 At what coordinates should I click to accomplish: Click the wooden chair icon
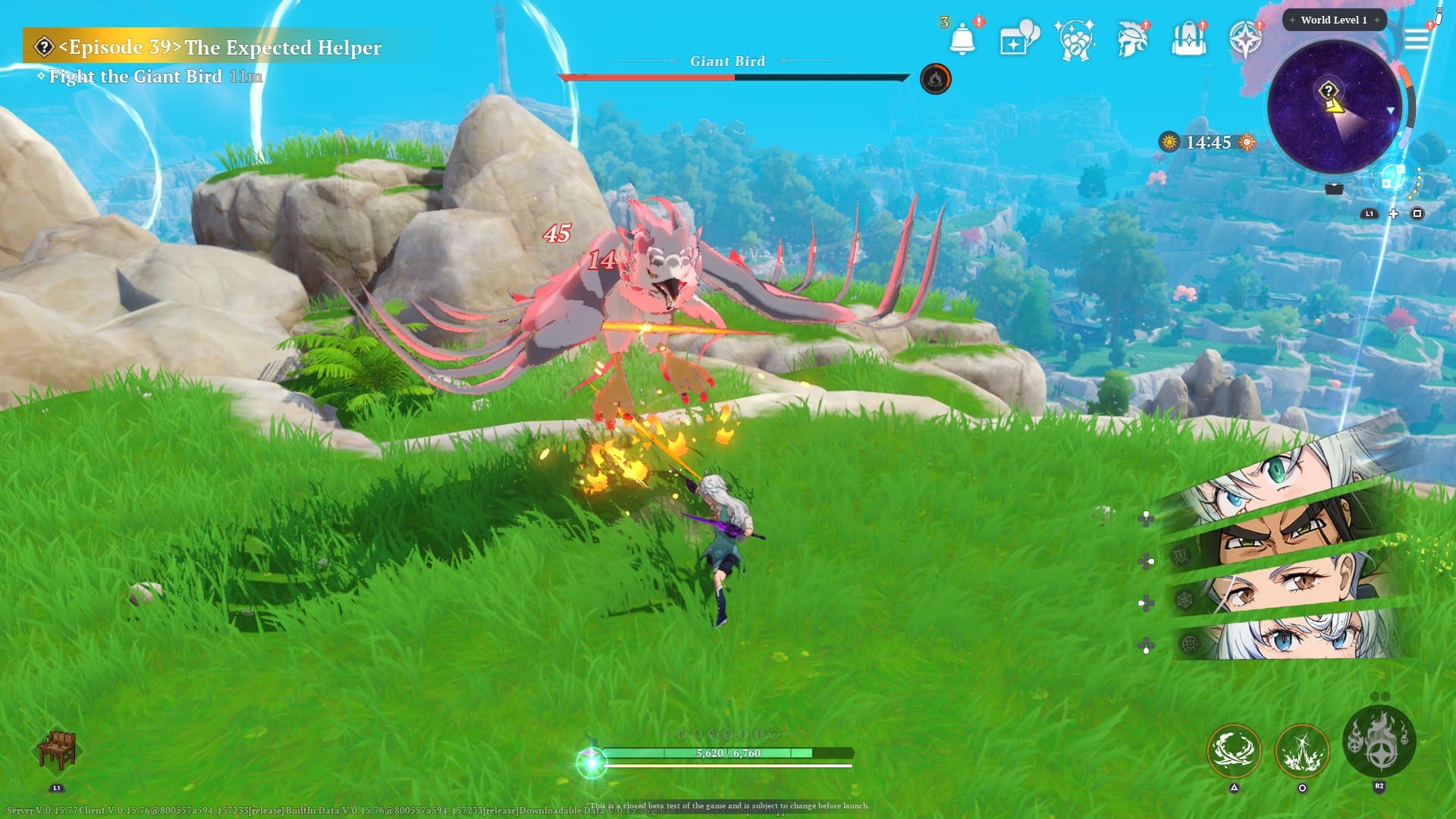57,749
